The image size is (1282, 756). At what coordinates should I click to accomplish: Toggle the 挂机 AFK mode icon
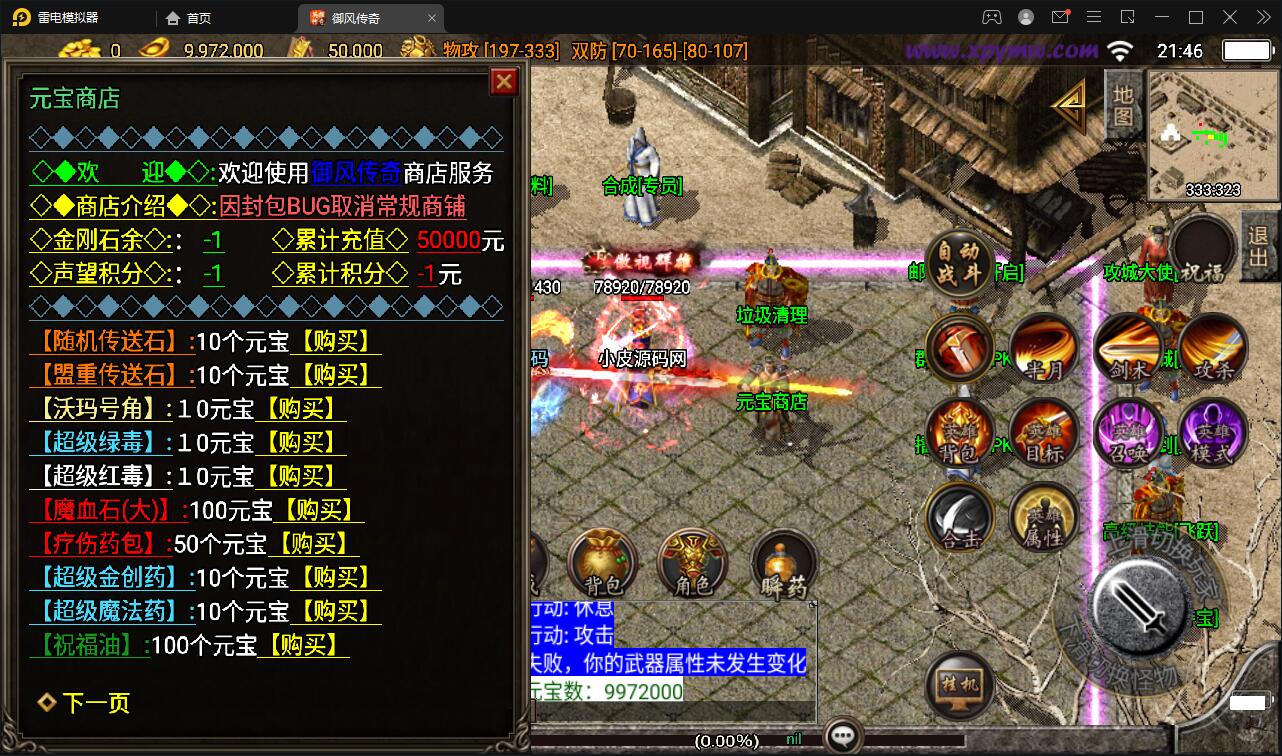(x=958, y=685)
